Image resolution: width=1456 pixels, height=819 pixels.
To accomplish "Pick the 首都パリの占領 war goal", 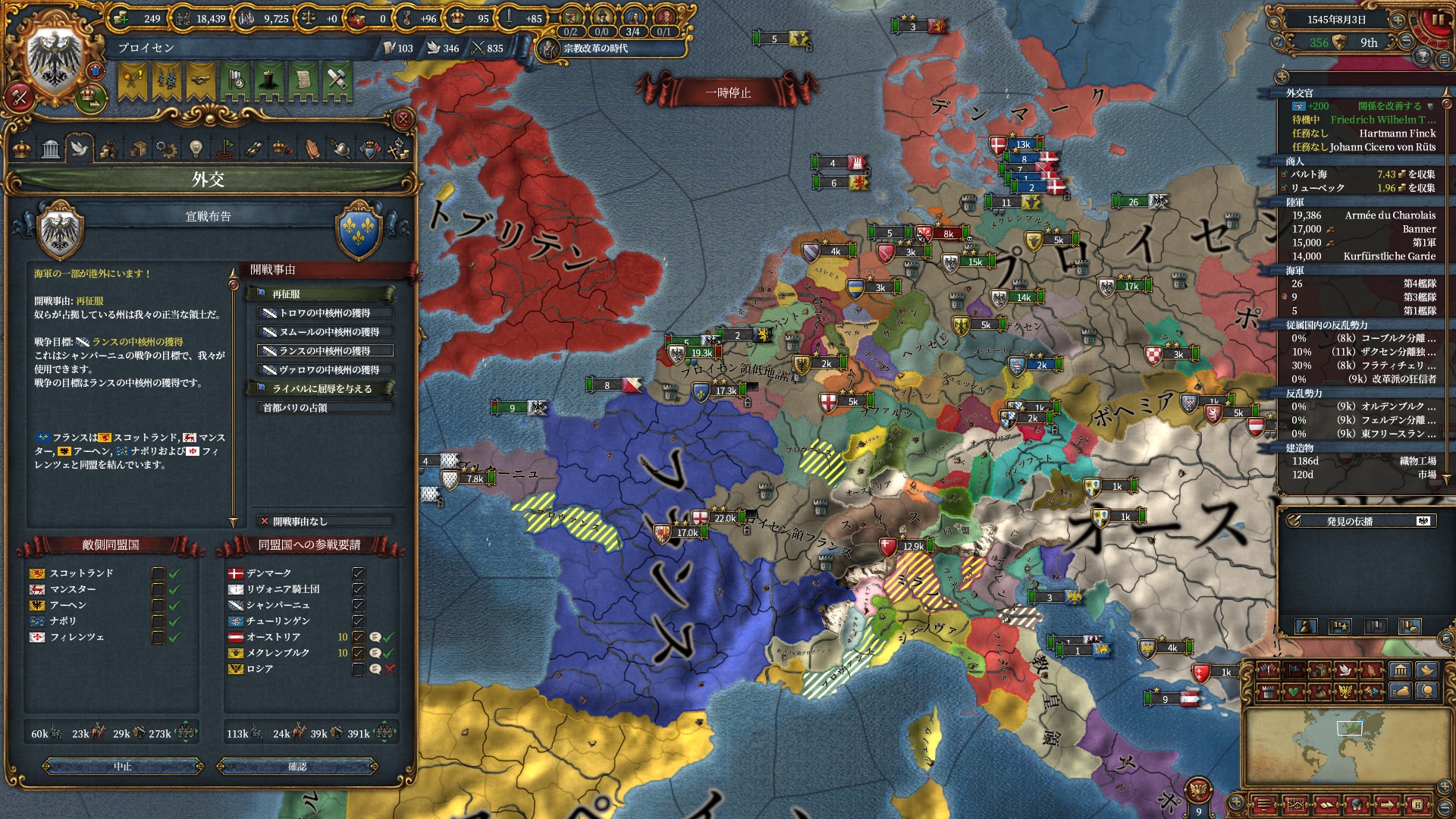I will 325,407.
